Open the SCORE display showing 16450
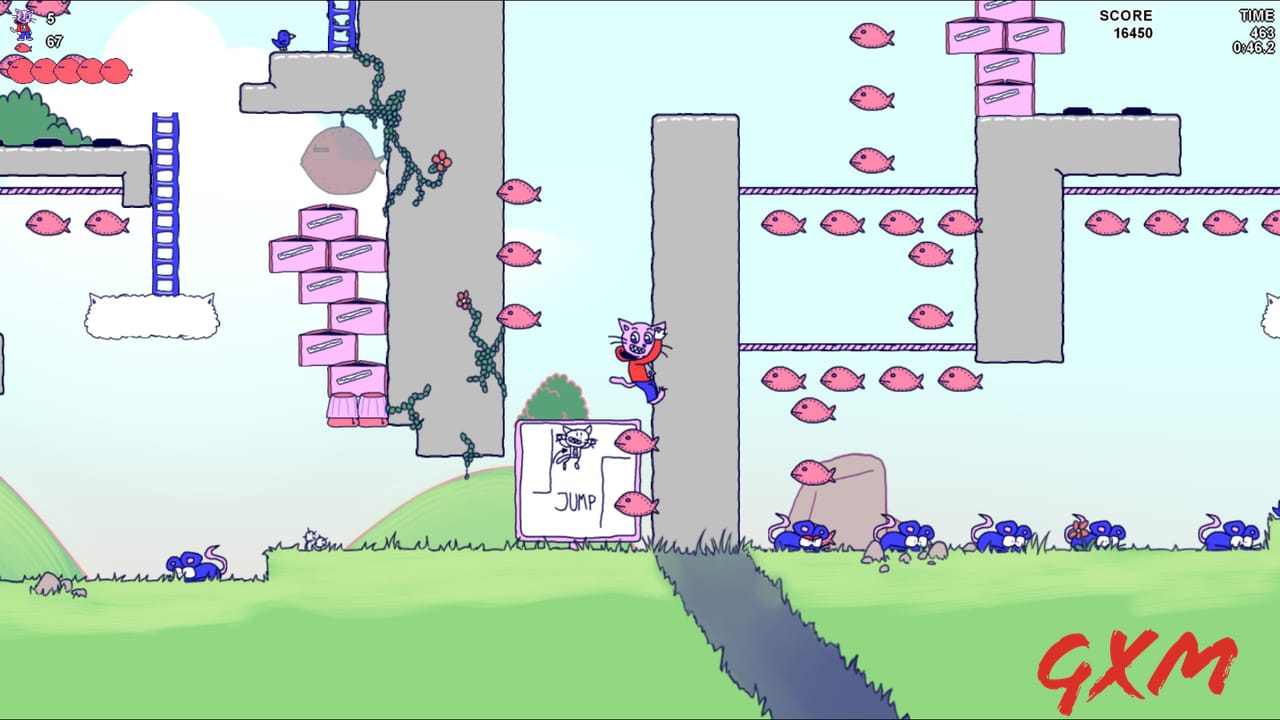1280x720 pixels. (x=1129, y=25)
